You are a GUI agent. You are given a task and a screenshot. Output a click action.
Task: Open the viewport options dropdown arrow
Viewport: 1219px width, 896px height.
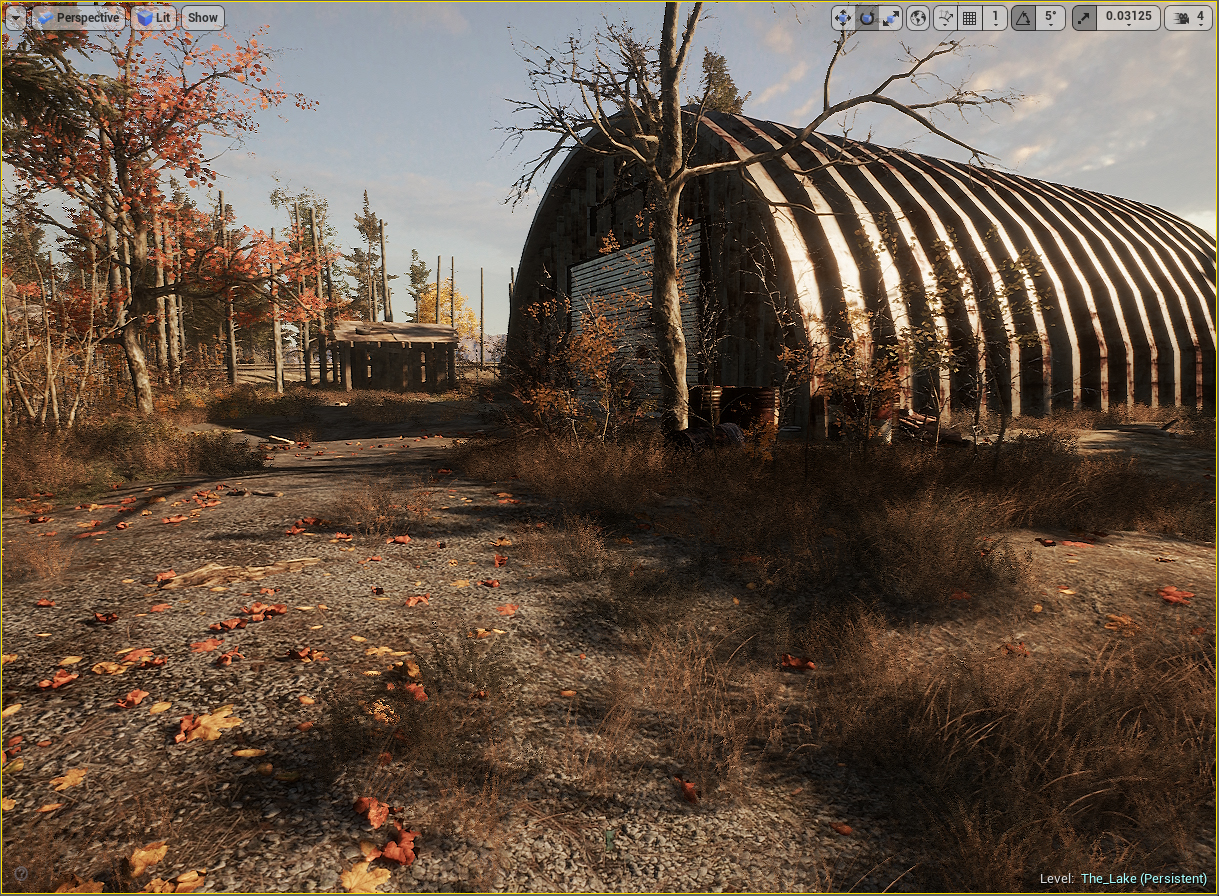[x=16, y=17]
